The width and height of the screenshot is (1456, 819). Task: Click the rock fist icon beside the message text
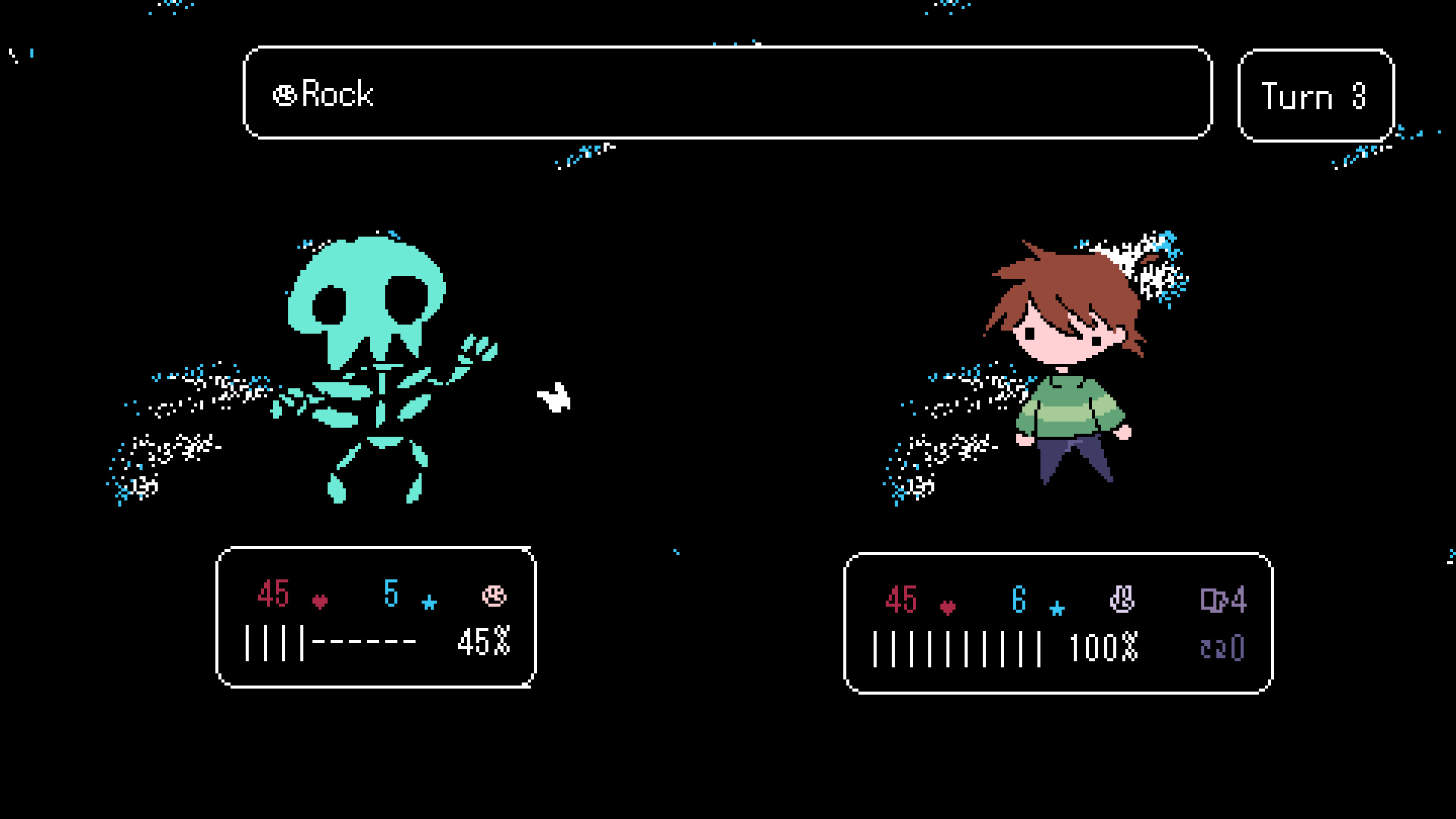pyautogui.click(x=284, y=94)
